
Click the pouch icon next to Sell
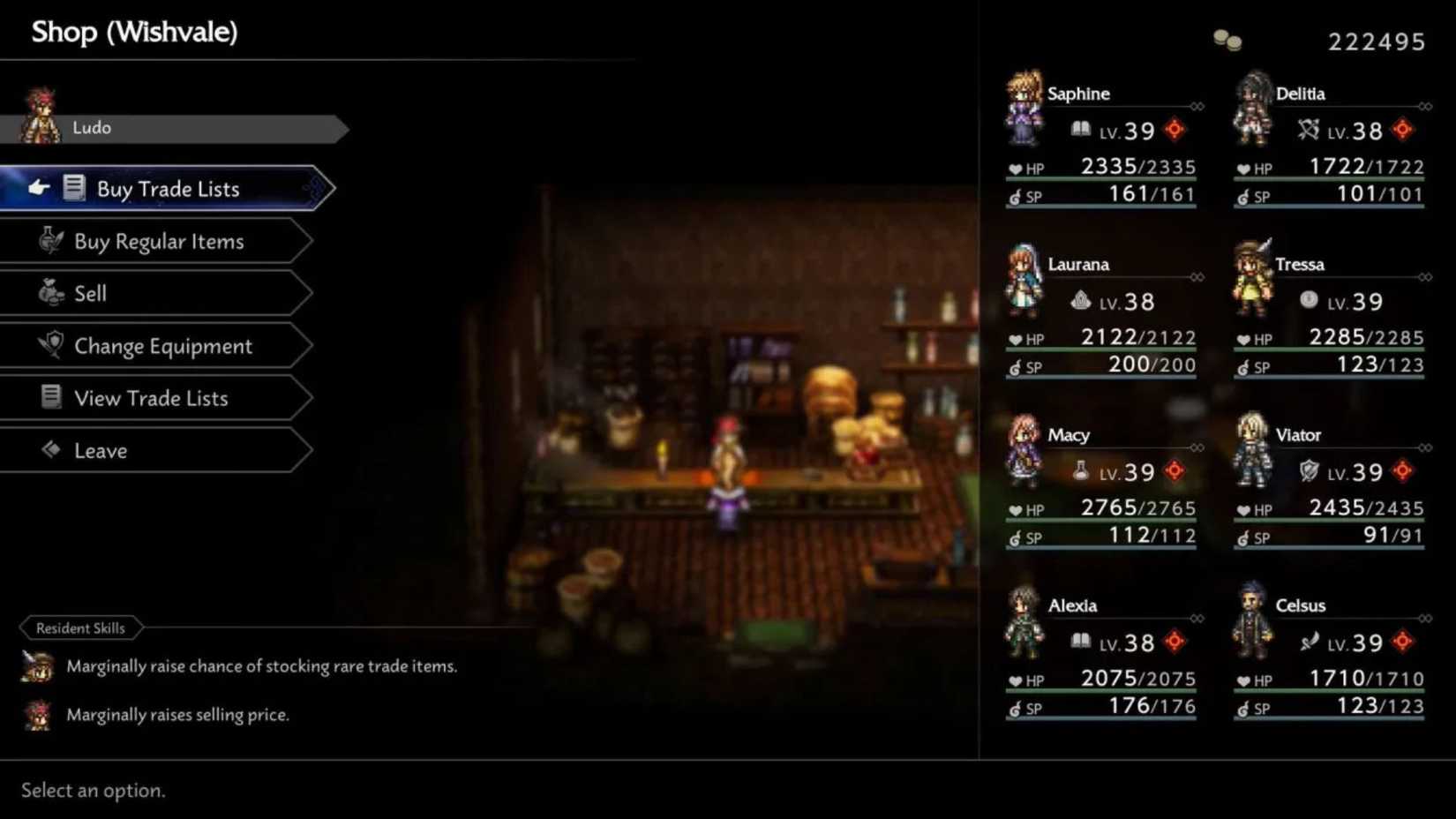pos(50,292)
